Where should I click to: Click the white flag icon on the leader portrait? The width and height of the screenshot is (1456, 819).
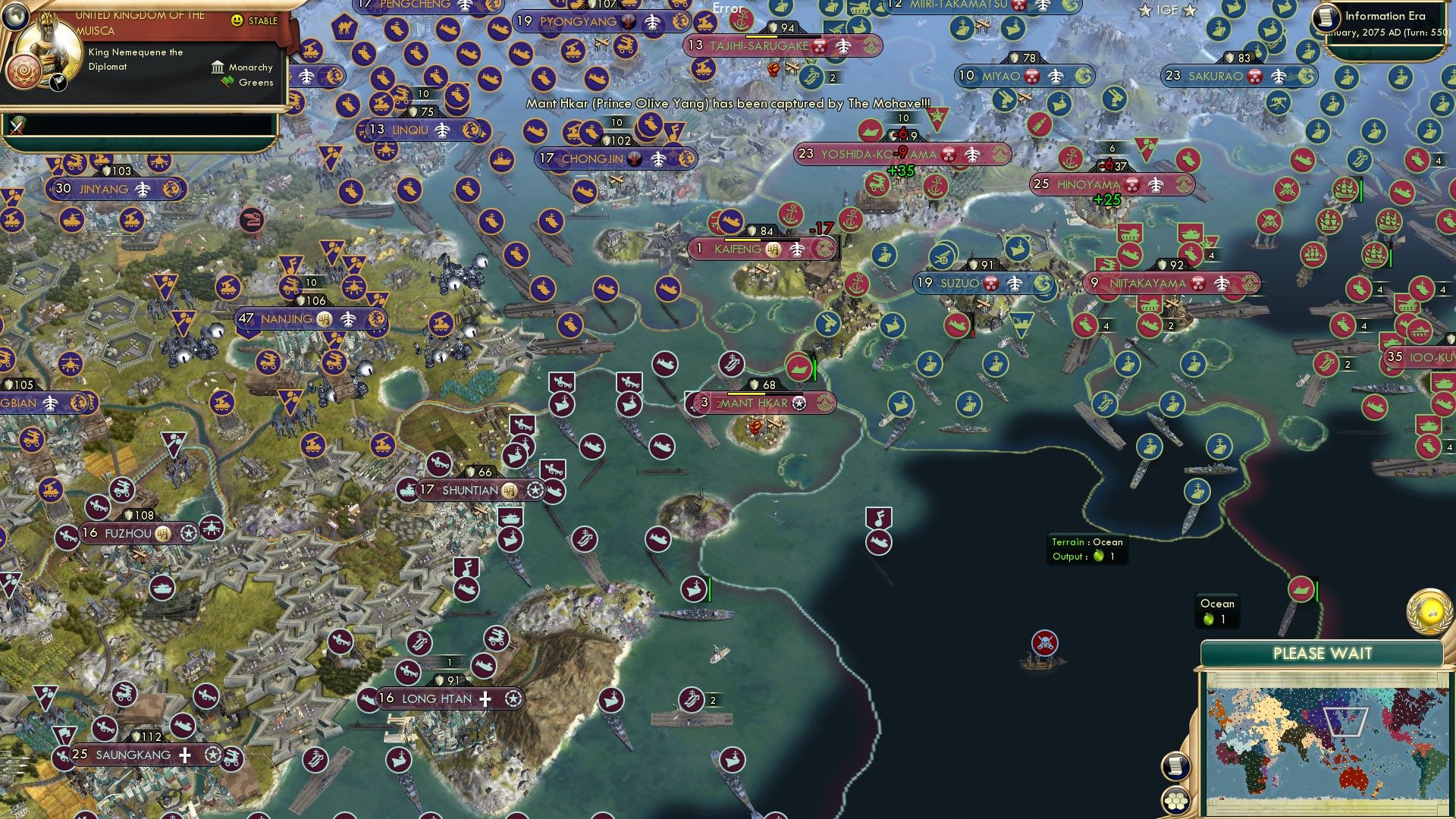pyautogui.click(x=58, y=83)
